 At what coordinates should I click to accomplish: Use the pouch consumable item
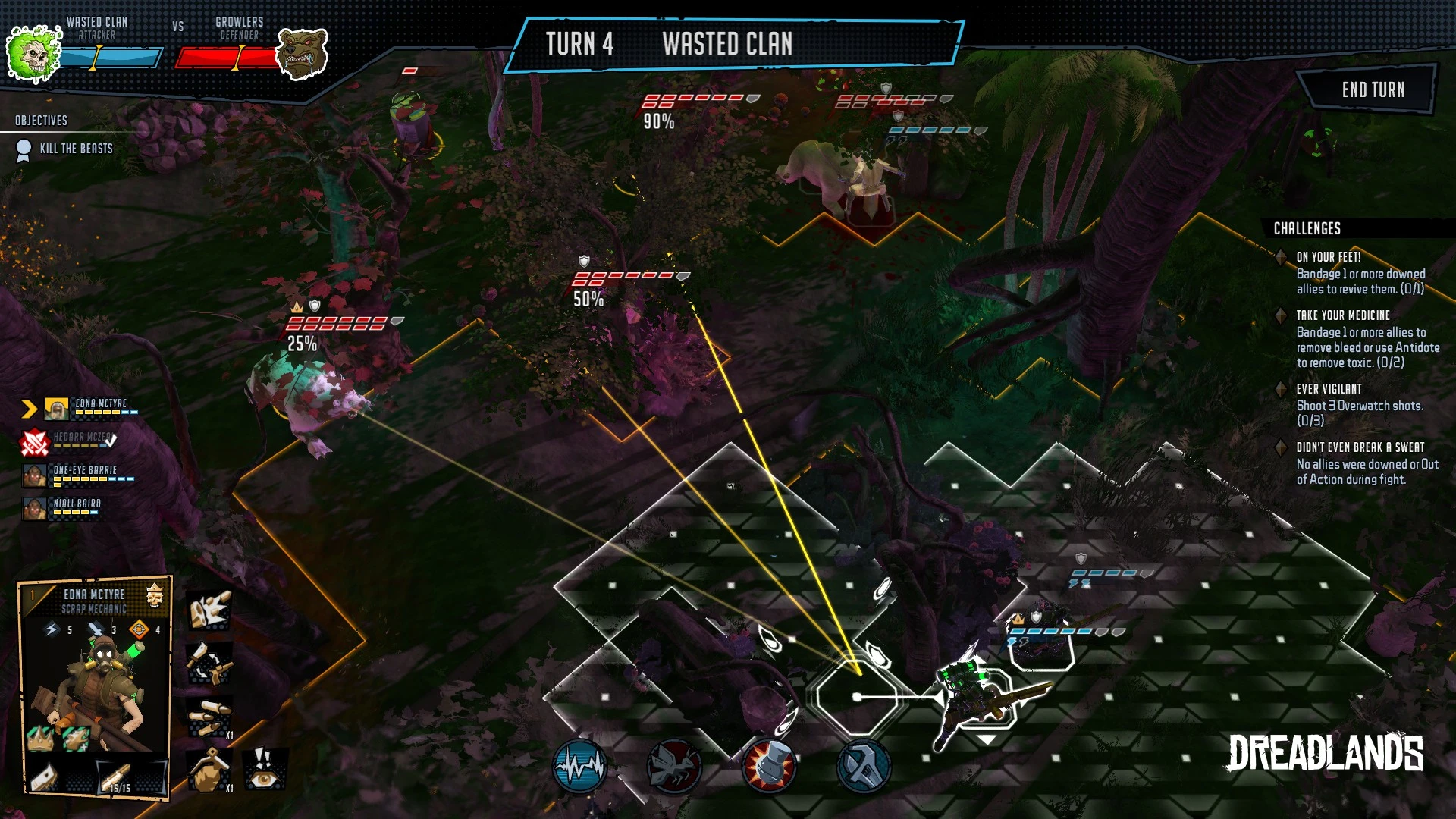click(209, 770)
